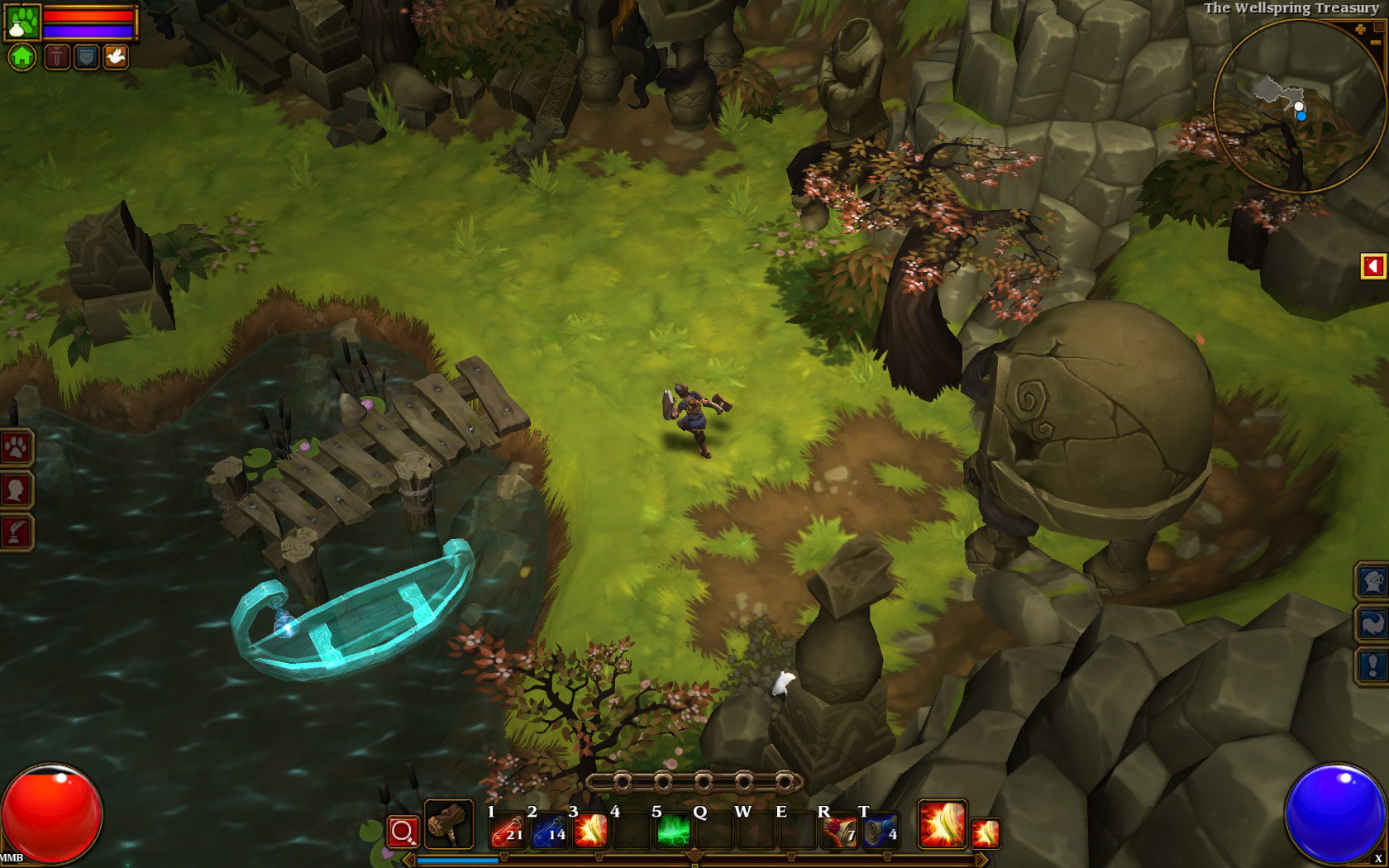
Task: Use the red health potion in slot 1
Action: coord(507,831)
